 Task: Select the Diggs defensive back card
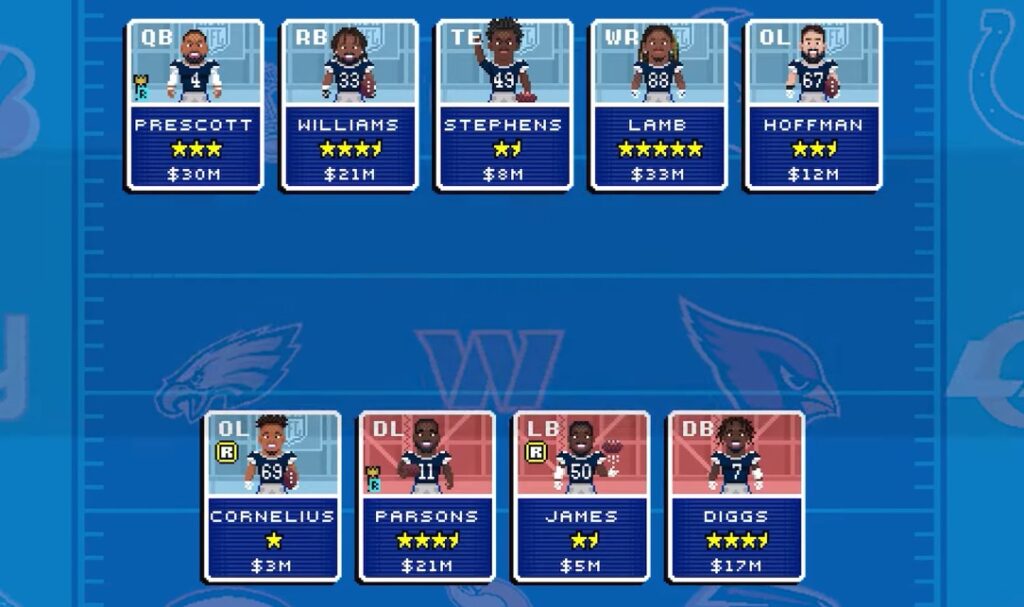[x=736, y=496]
